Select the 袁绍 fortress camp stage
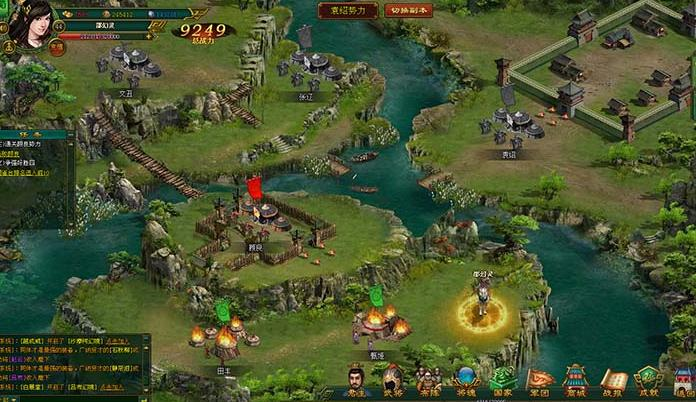 tap(517, 124)
